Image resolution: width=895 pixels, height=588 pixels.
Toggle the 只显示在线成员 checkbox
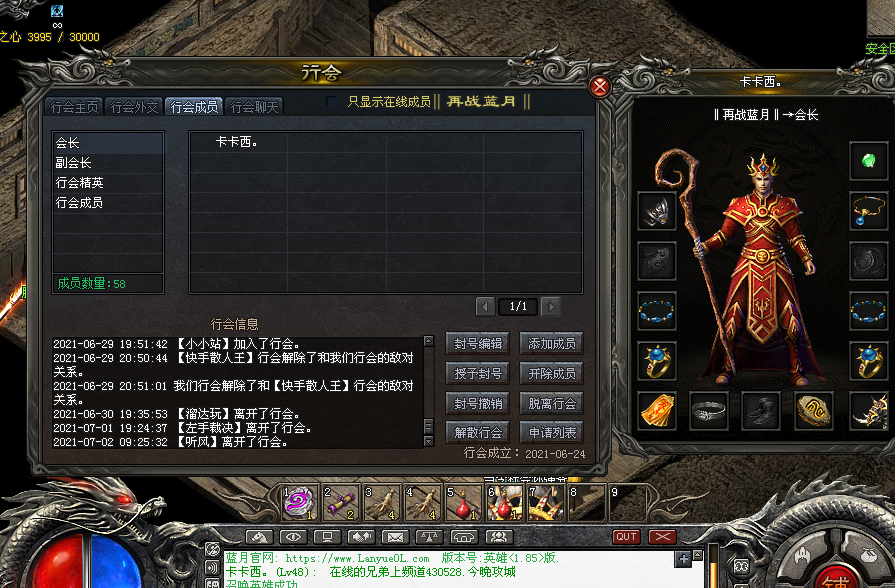[x=334, y=102]
